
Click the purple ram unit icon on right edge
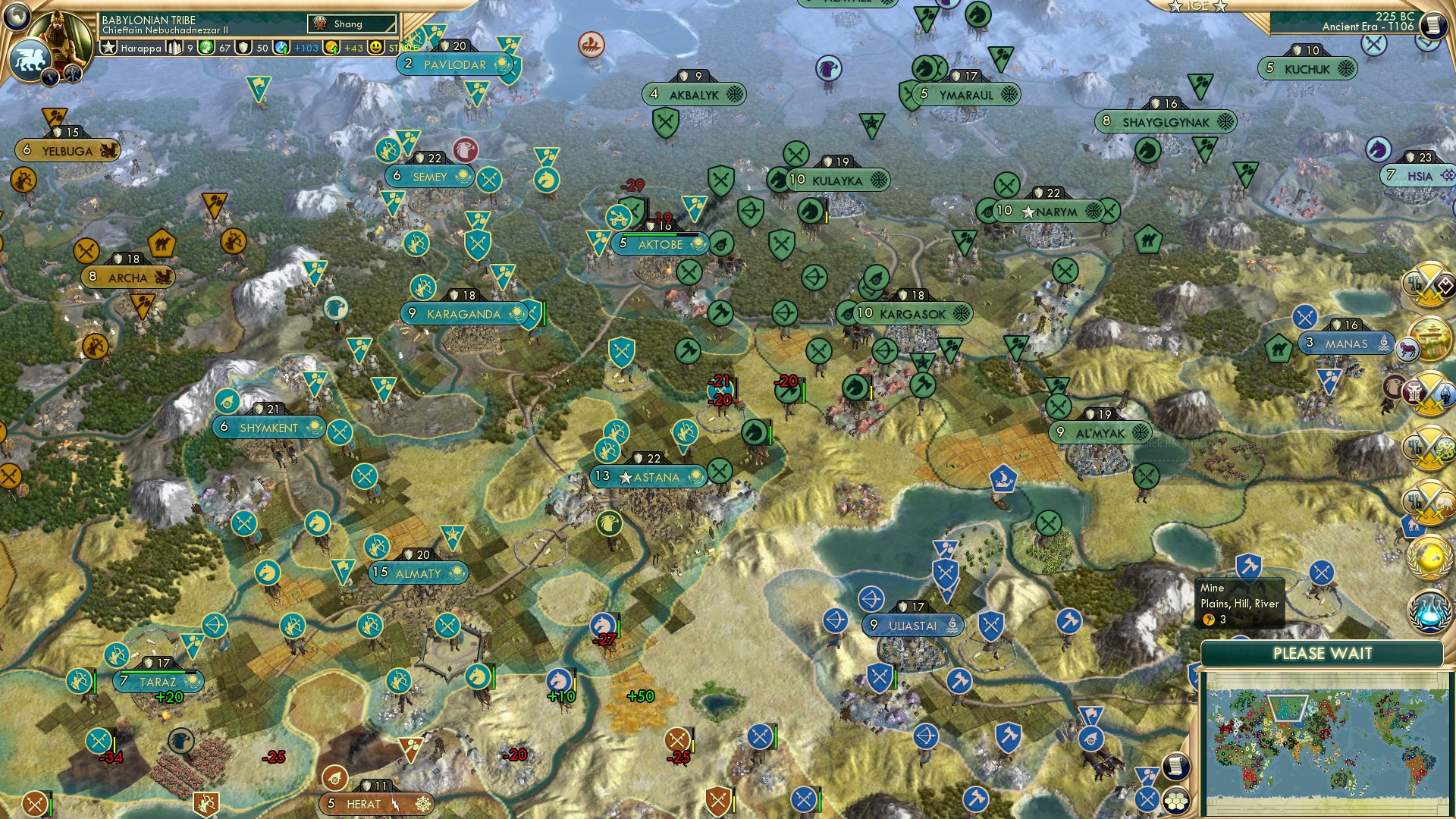[1409, 349]
